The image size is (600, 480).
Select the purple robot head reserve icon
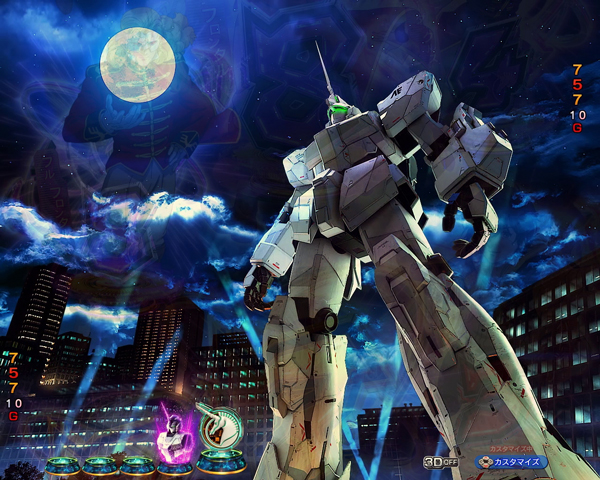pyautogui.click(x=173, y=431)
